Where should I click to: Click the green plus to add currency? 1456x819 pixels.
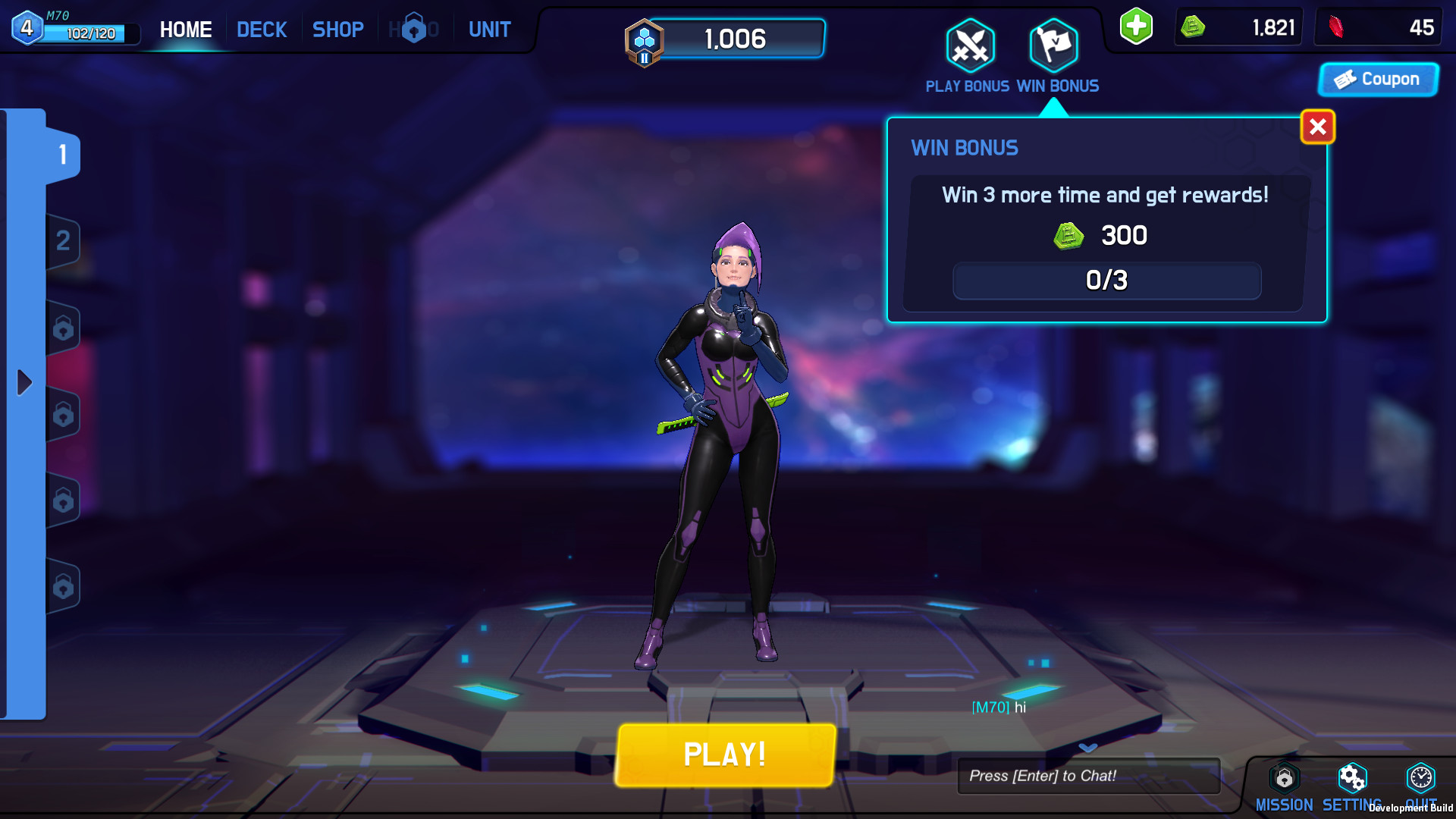click(1134, 27)
